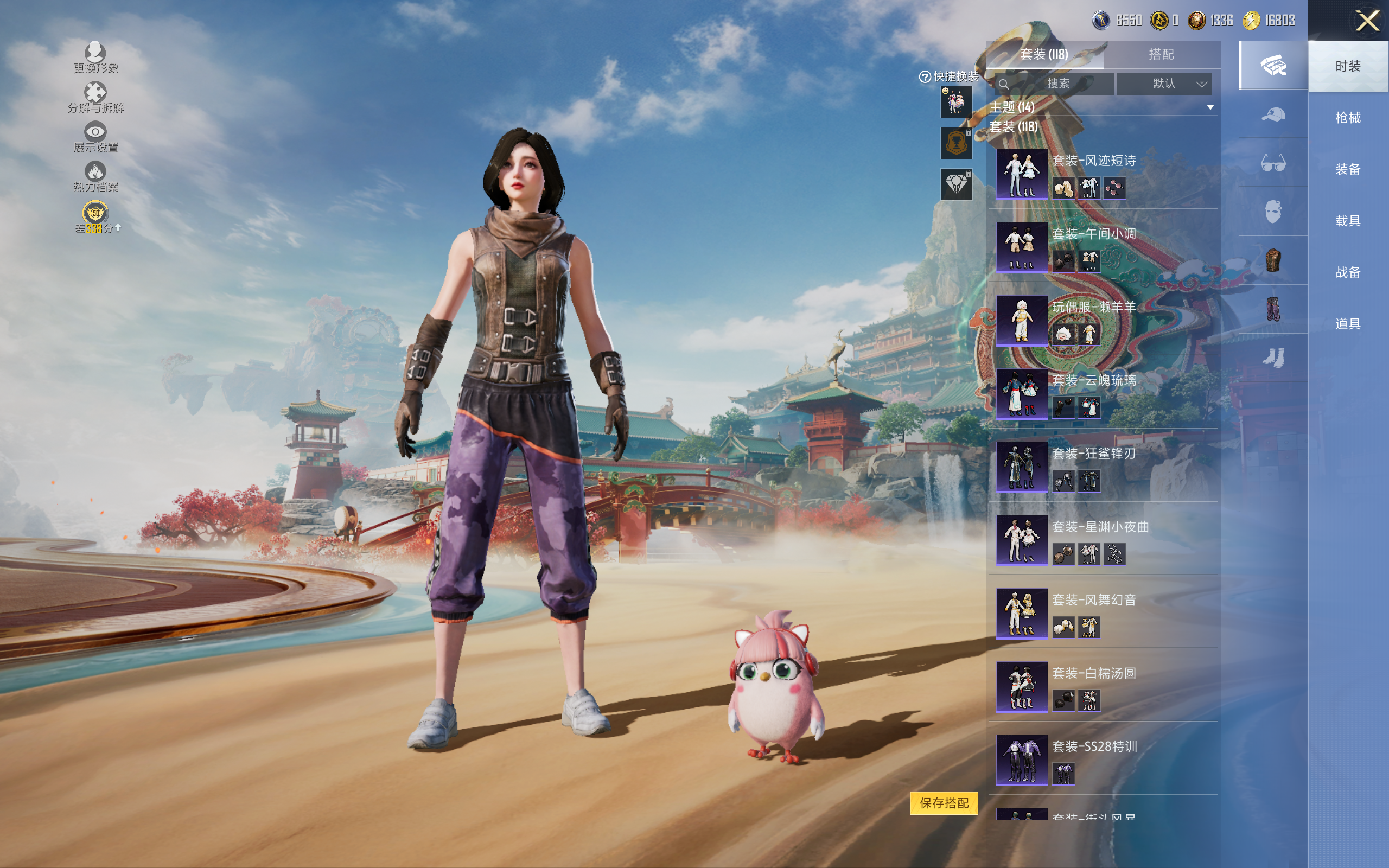Choose the 玩偶服-懒羊羊 costume
Screen dimensions: 1389x868
point(1022,320)
